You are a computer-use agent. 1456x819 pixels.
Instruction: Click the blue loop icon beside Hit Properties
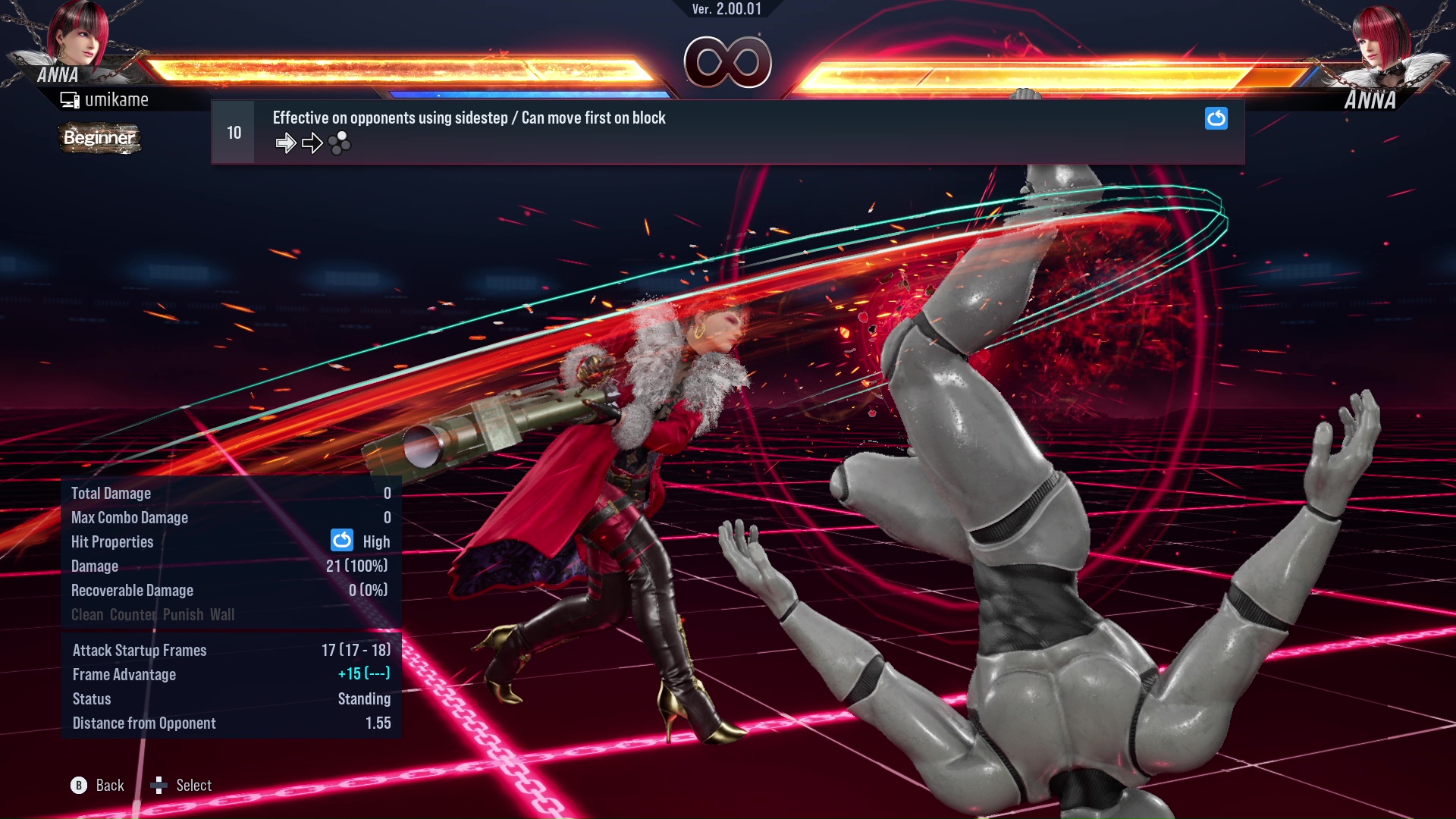(343, 541)
